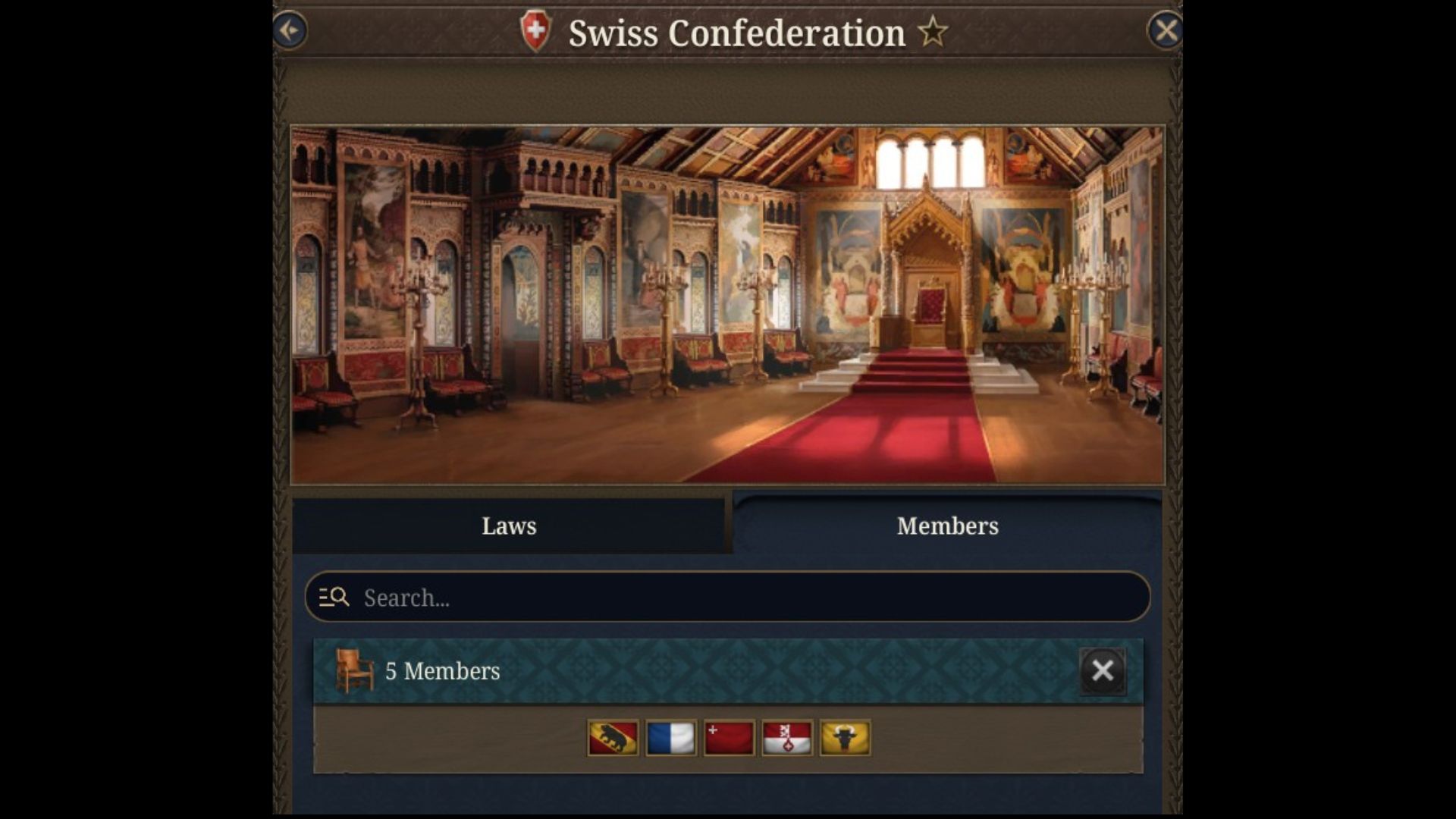This screenshot has width=1456, height=819.
Task: Select the yellow Uri bull flag
Action: pos(845,737)
